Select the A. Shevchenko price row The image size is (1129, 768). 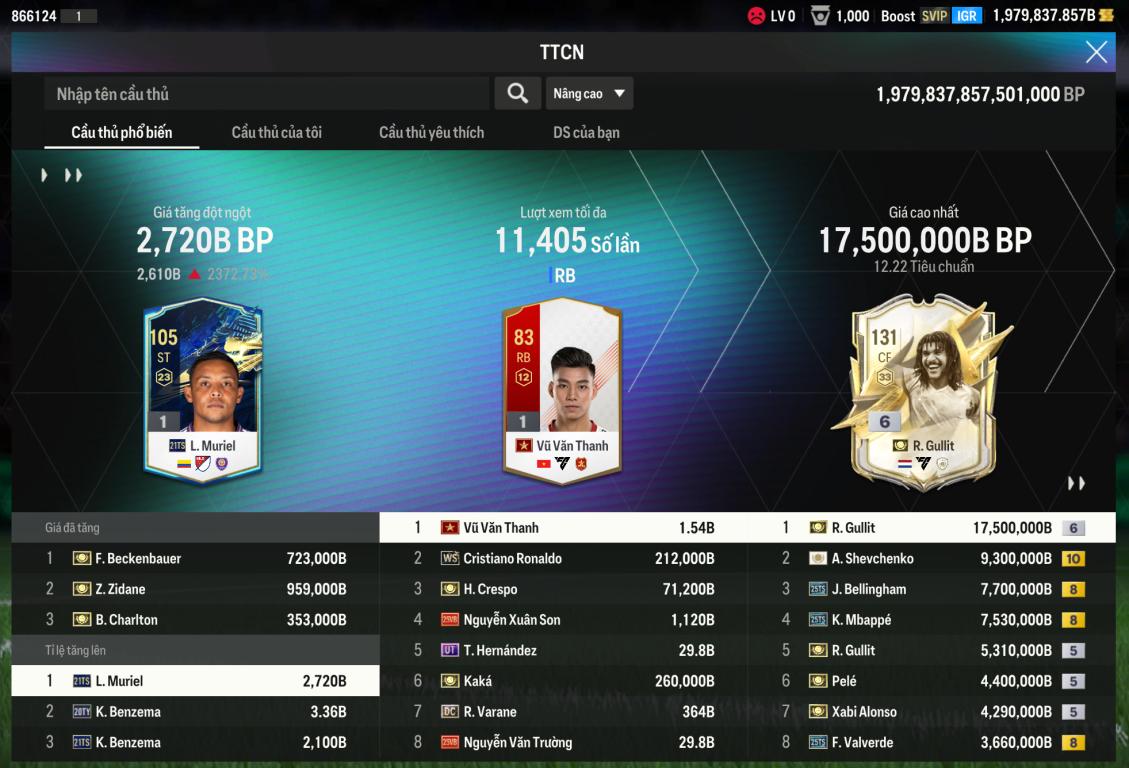pos(932,559)
